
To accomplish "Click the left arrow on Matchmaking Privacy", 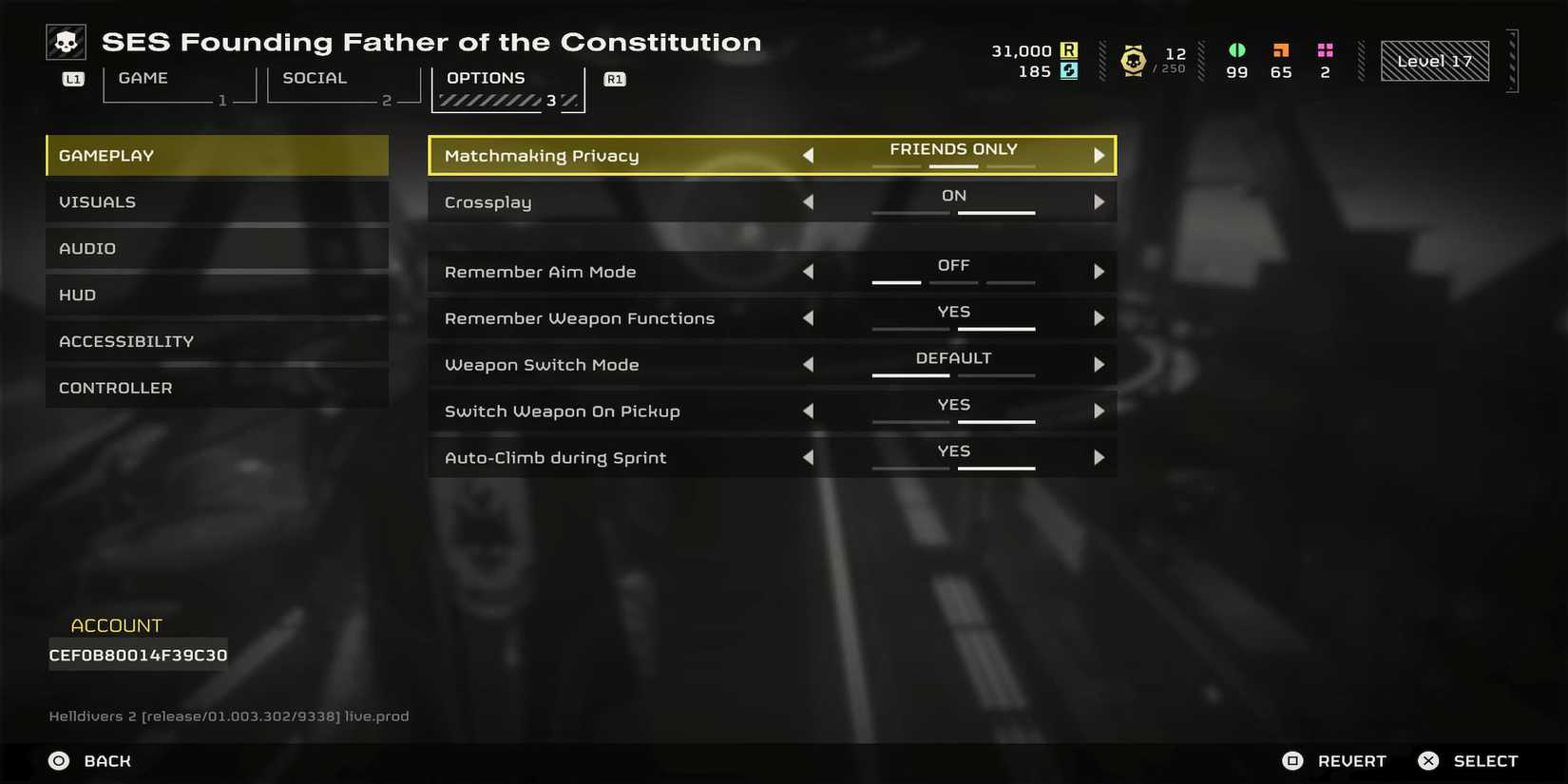I will 809,155.
